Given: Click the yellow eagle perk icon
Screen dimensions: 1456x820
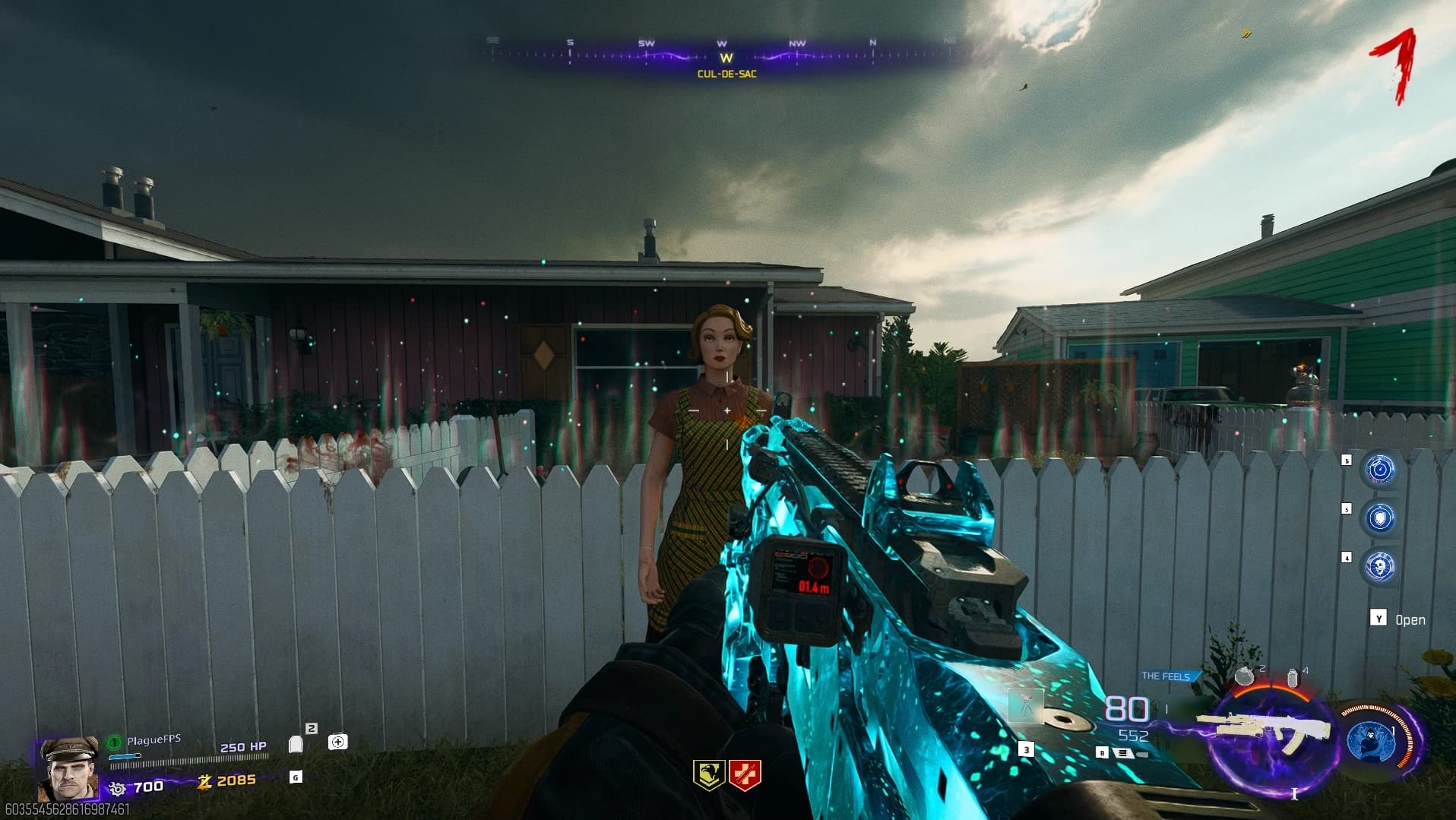Looking at the screenshot, I should pos(708,774).
